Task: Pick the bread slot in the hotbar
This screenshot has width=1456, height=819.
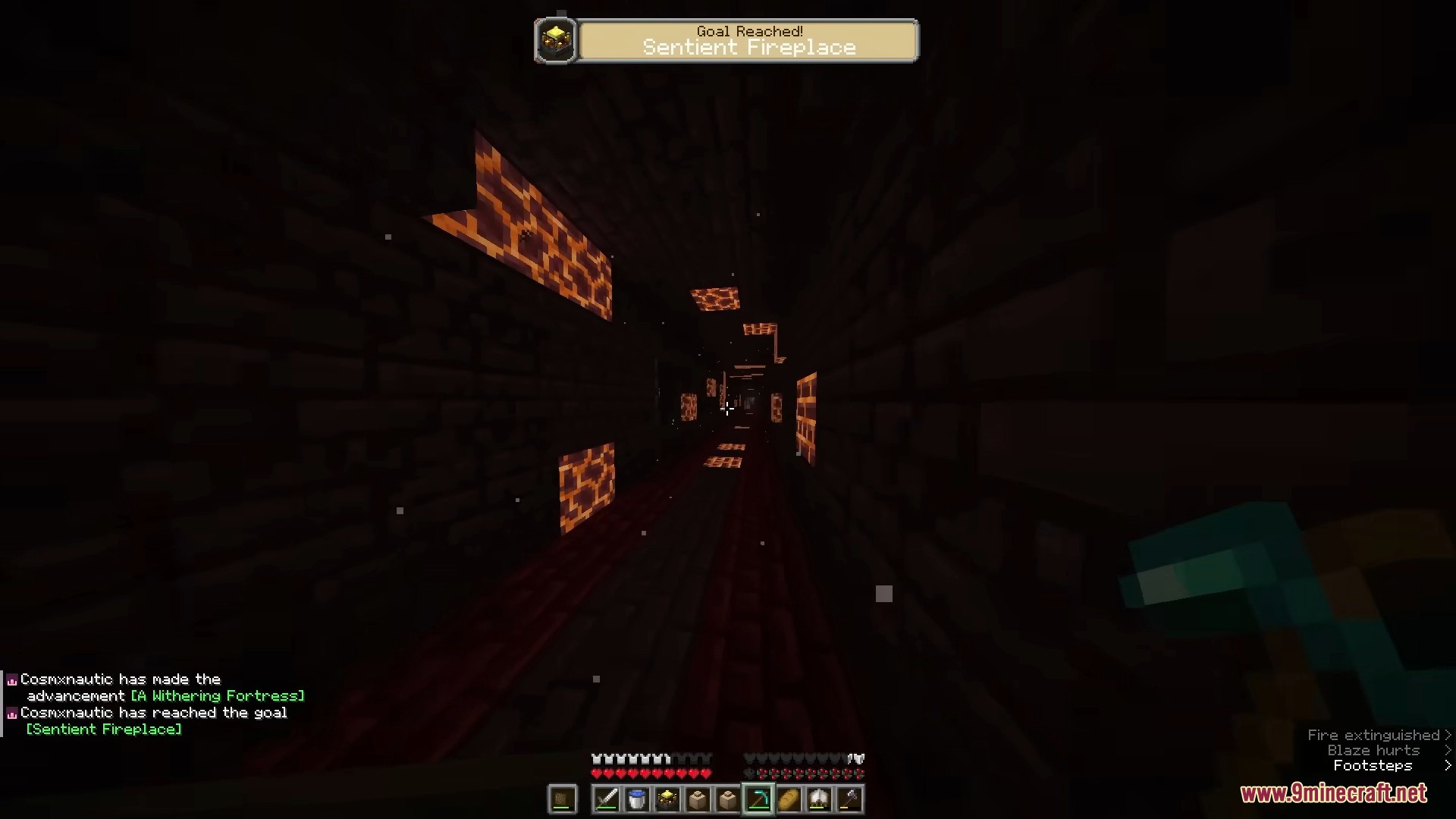Action: (789, 799)
